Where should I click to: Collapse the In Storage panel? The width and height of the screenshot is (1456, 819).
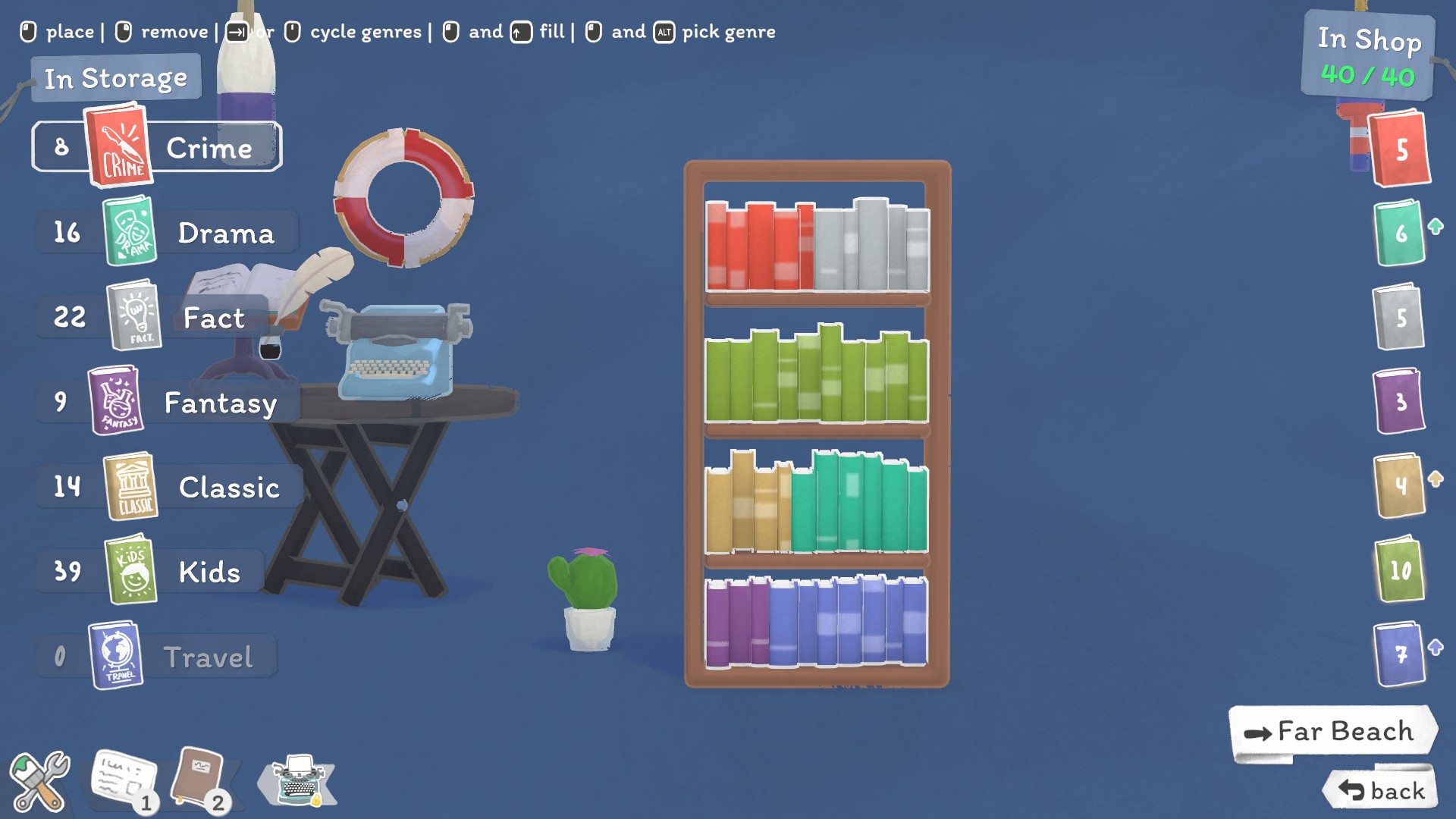115,77
